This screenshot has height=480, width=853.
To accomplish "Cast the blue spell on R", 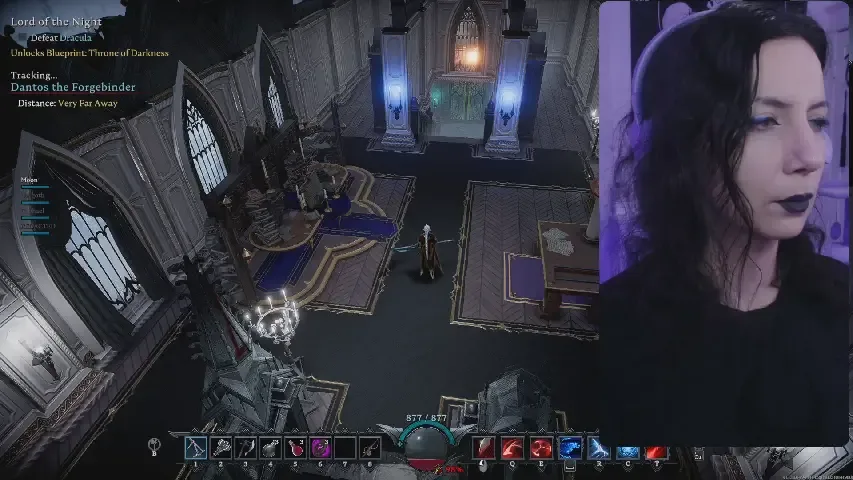I will coord(599,449).
